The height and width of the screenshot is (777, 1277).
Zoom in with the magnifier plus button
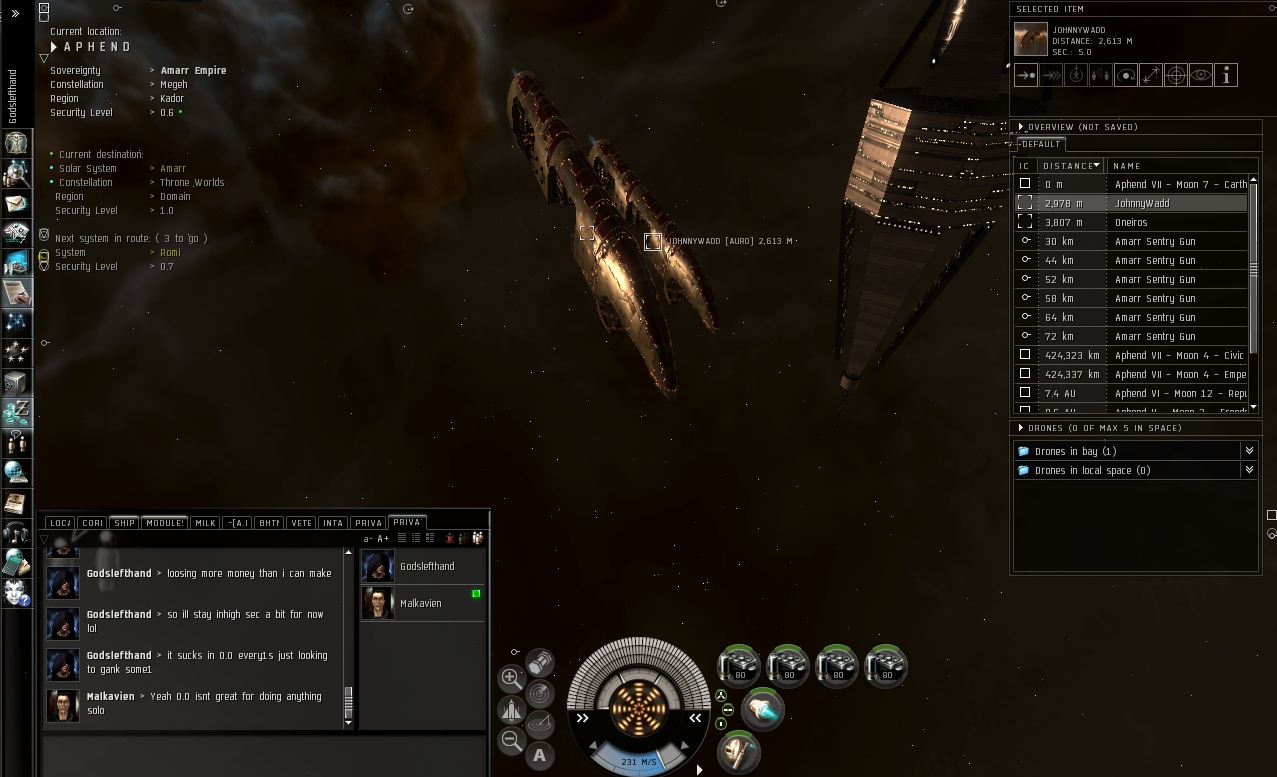click(x=511, y=677)
